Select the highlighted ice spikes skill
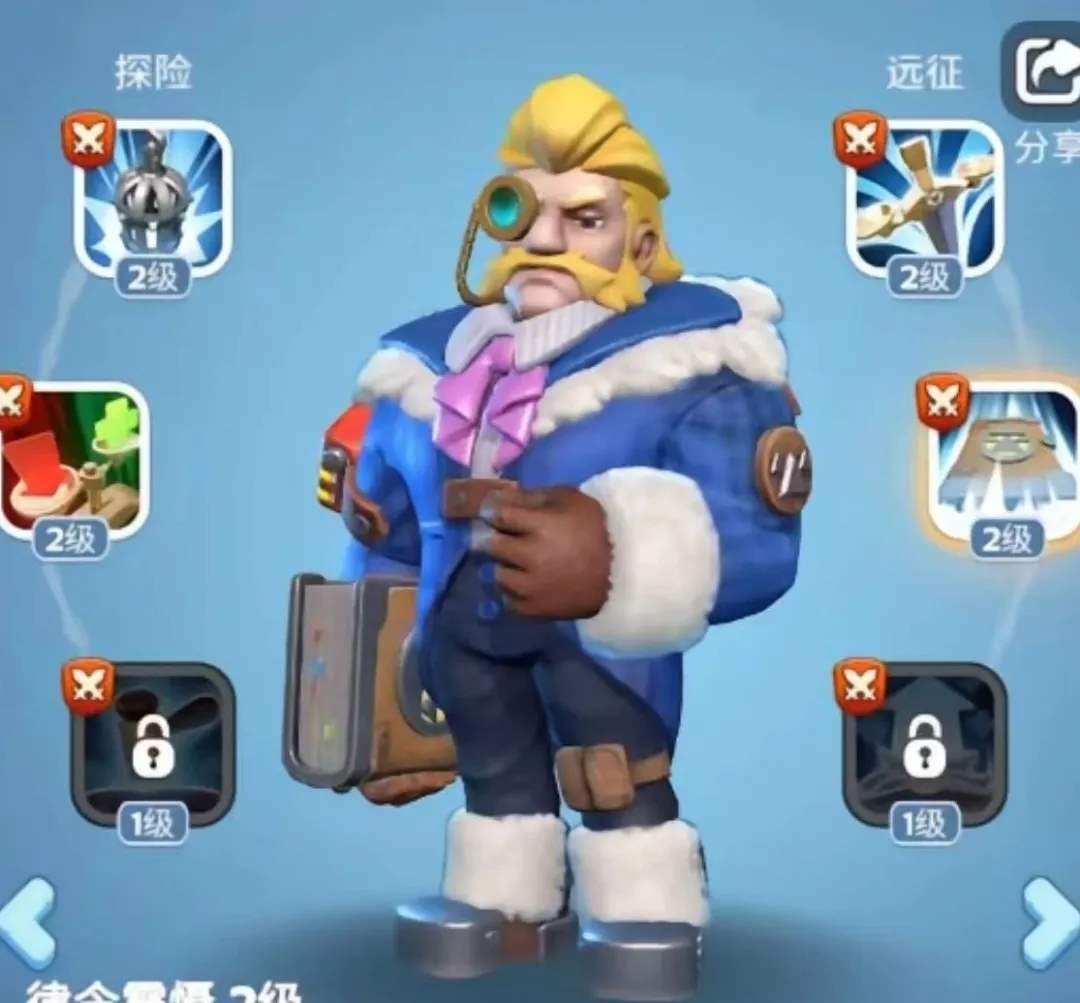Viewport: 1080px width, 1003px height. click(x=1005, y=460)
